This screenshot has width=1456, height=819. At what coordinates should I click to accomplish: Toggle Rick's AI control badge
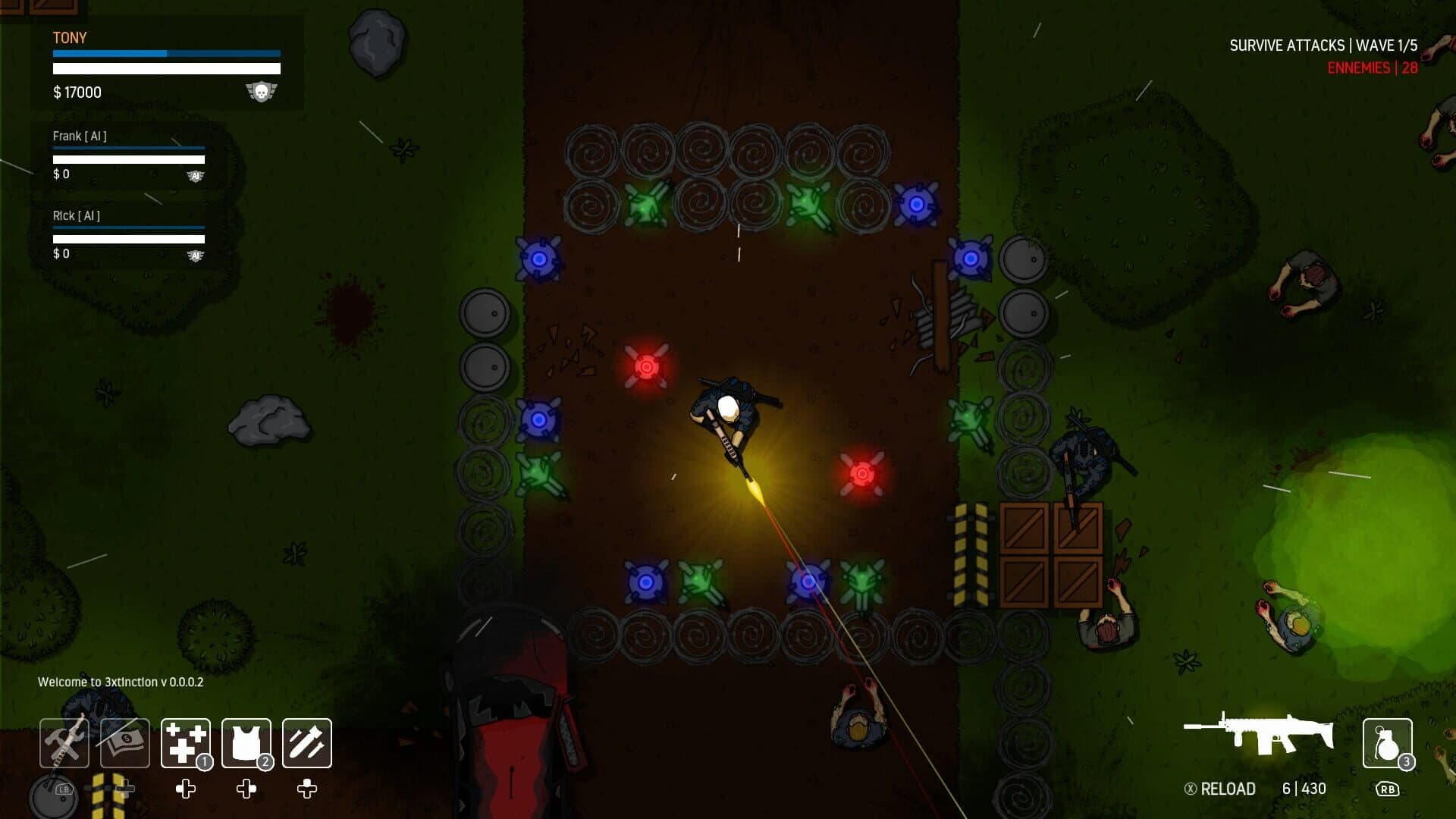pyautogui.click(x=196, y=254)
